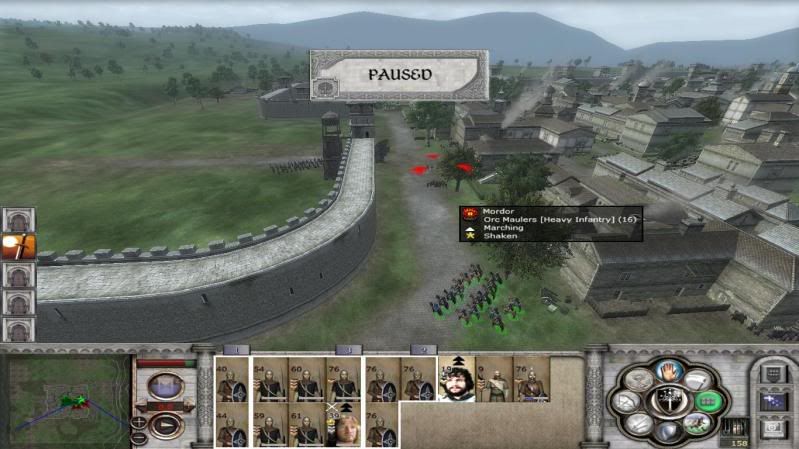
Task: Click the battle minimap
Action: 68,399
